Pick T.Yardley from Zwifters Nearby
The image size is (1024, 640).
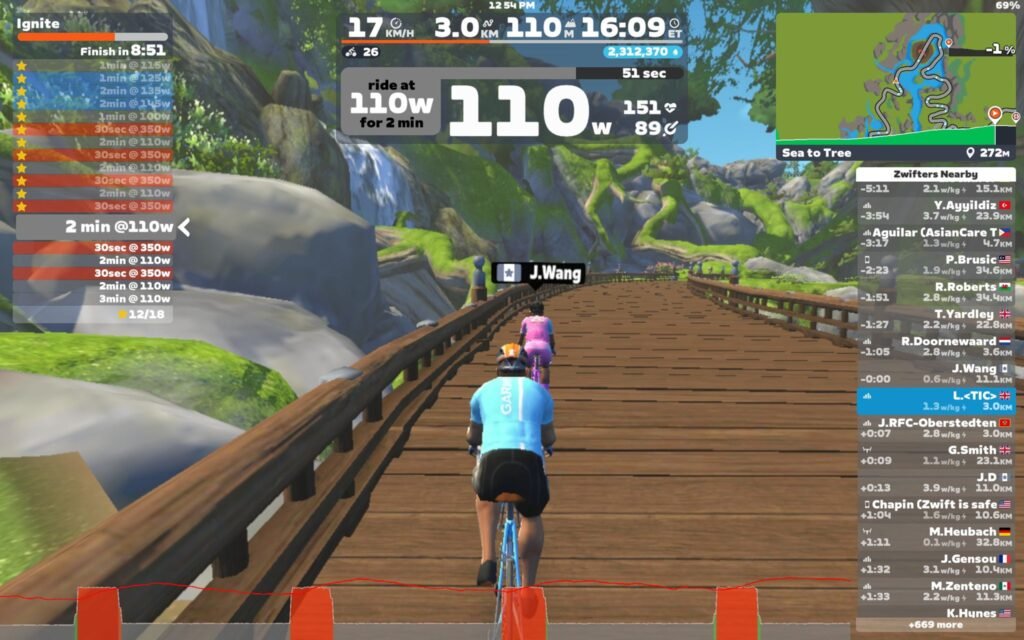[x=936, y=319]
